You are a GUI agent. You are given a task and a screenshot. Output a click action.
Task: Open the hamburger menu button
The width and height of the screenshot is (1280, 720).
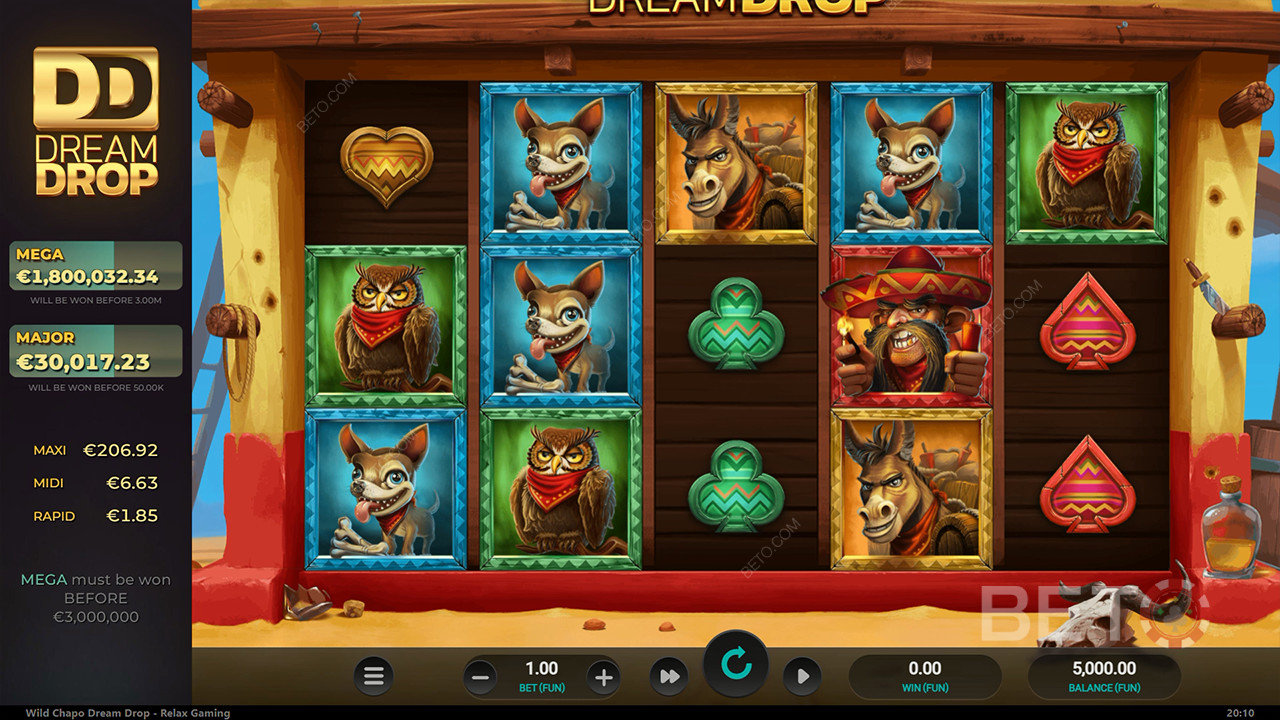pos(373,677)
